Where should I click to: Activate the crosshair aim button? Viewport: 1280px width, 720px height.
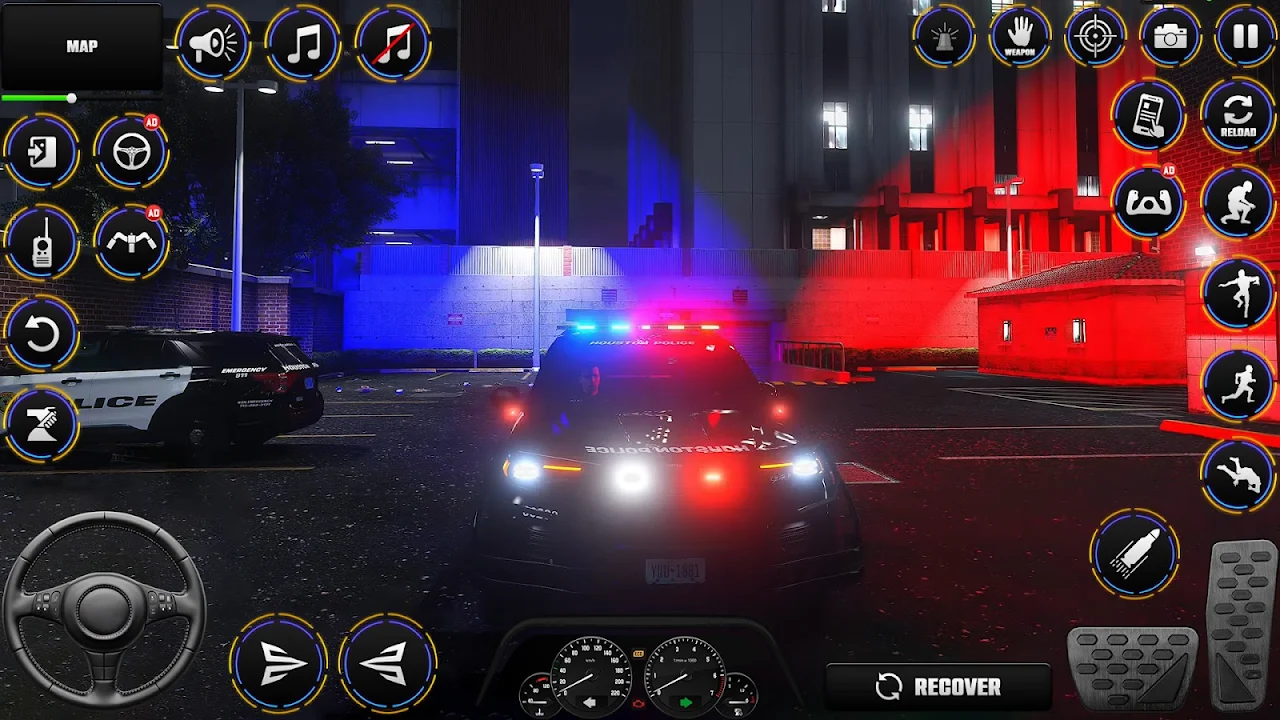pos(1095,37)
